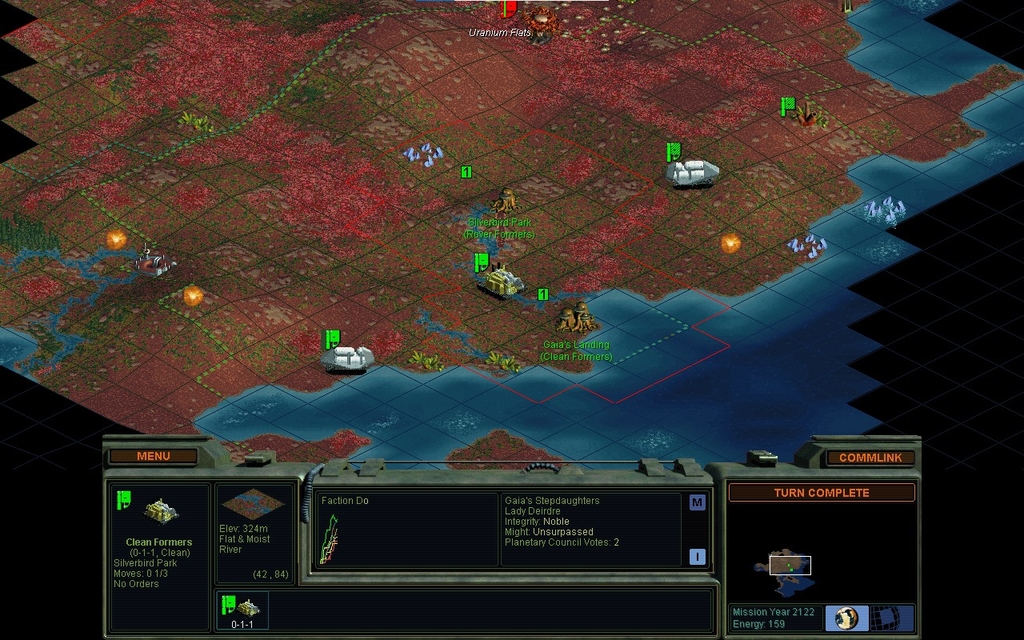Open the COMMLINK panel
This screenshot has width=1024, height=640.
pyautogui.click(x=870, y=458)
